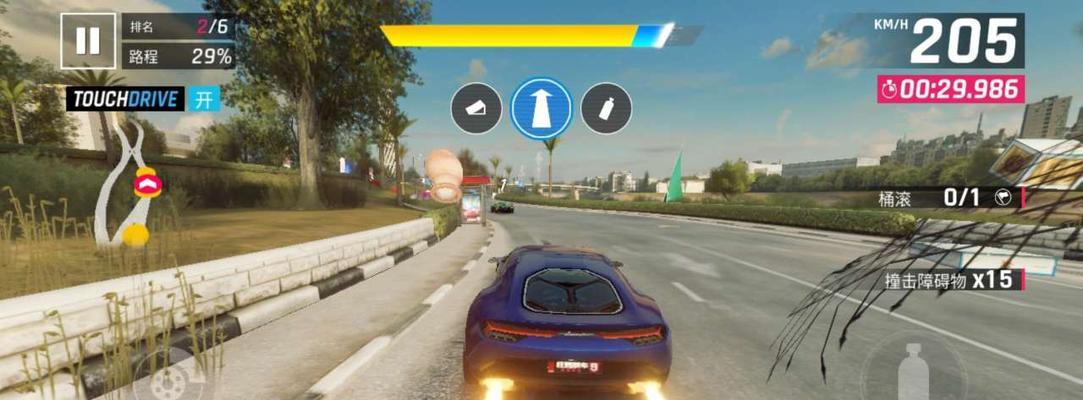Open the 桶滚 barrel roll objective

coord(950,198)
